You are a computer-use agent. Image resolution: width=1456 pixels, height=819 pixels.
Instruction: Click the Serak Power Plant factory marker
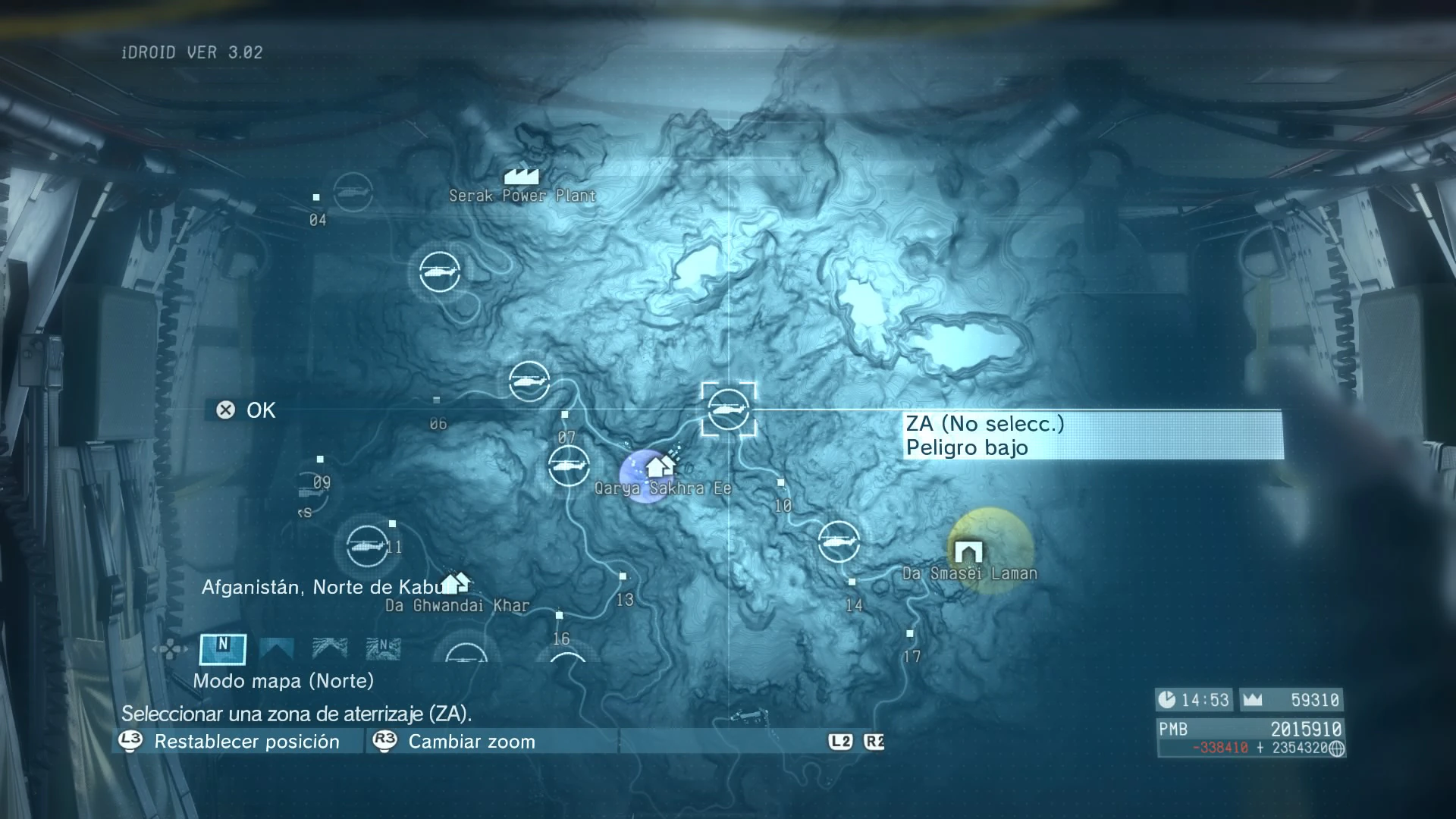pos(521,177)
